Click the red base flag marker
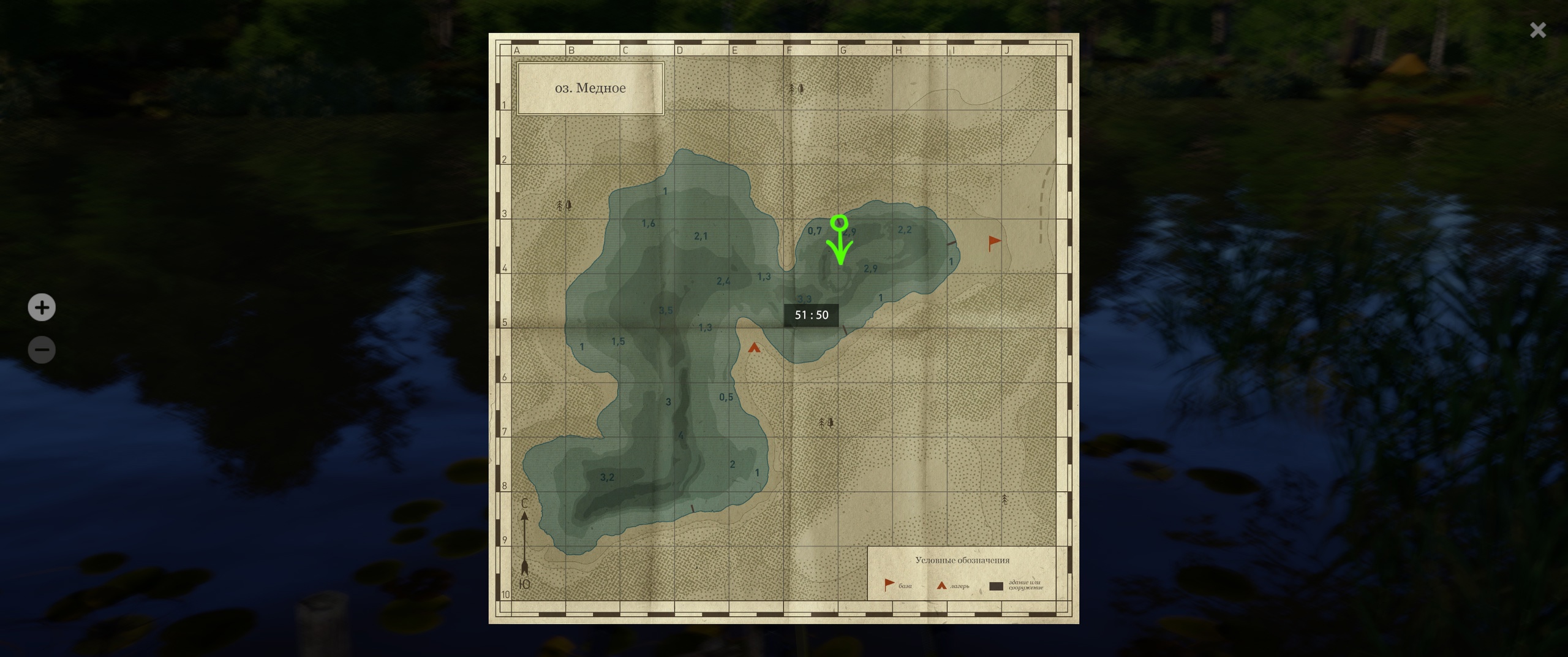Viewport: 1568px width, 657px height. point(994,243)
